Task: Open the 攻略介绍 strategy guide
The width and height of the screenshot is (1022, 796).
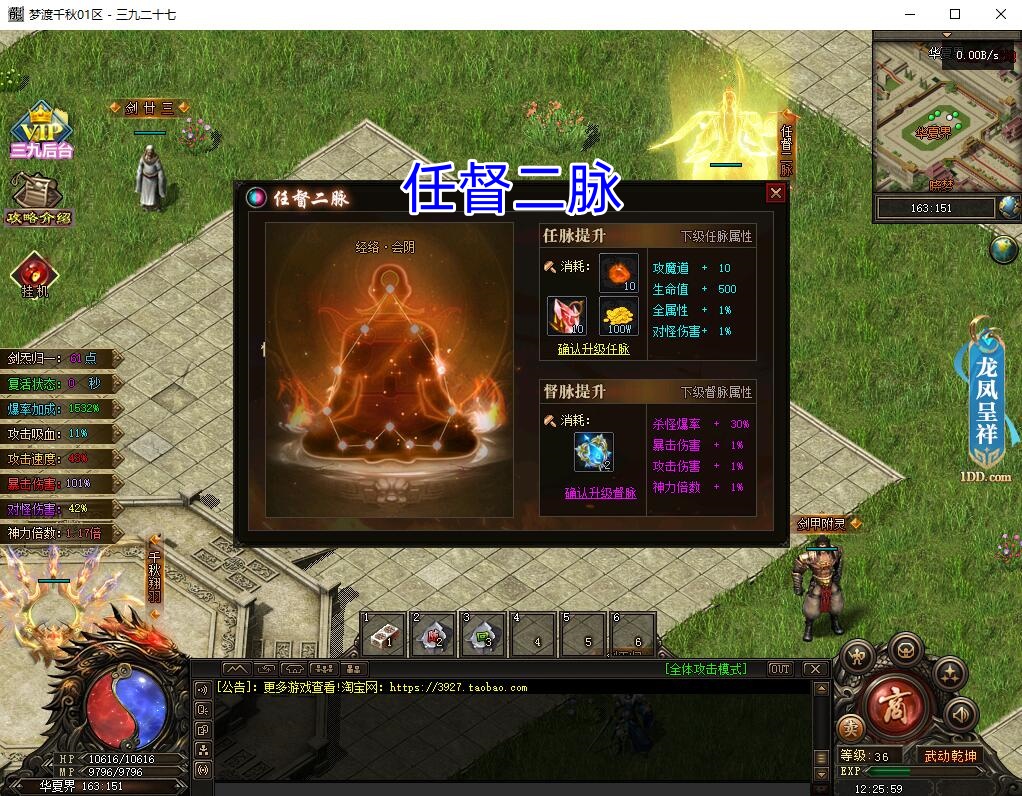Action: tap(39, 198)
